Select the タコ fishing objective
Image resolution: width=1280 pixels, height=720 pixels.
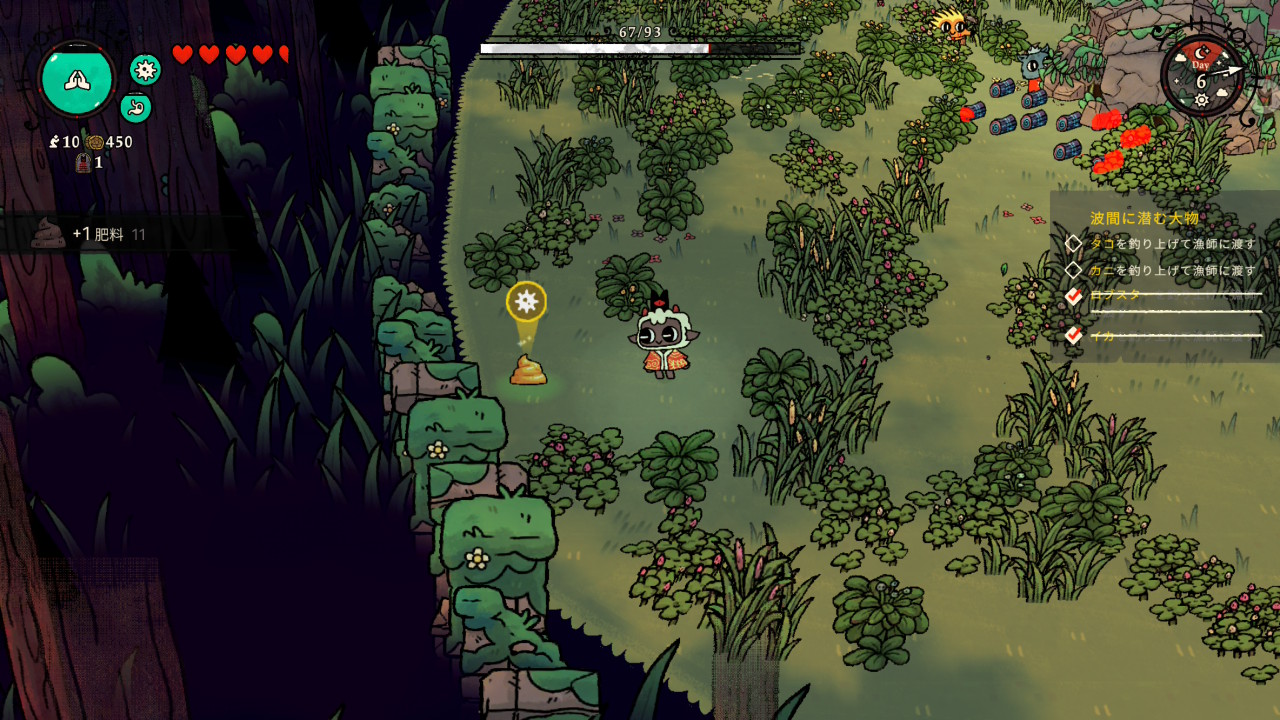click(1170, 244)
